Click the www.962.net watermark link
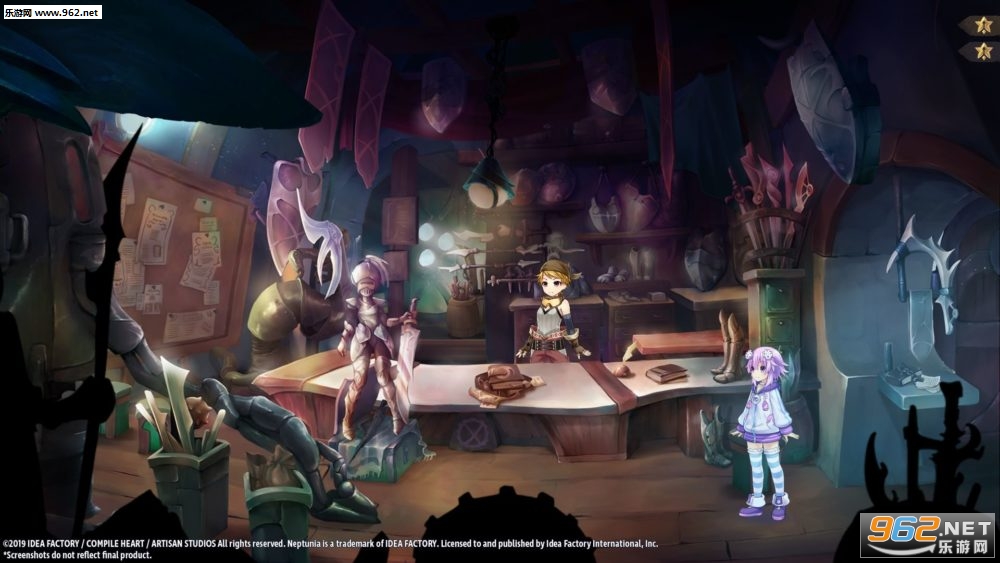This screenshot has width=1000, height=563. pyautogui.click(x=52, y=12)
